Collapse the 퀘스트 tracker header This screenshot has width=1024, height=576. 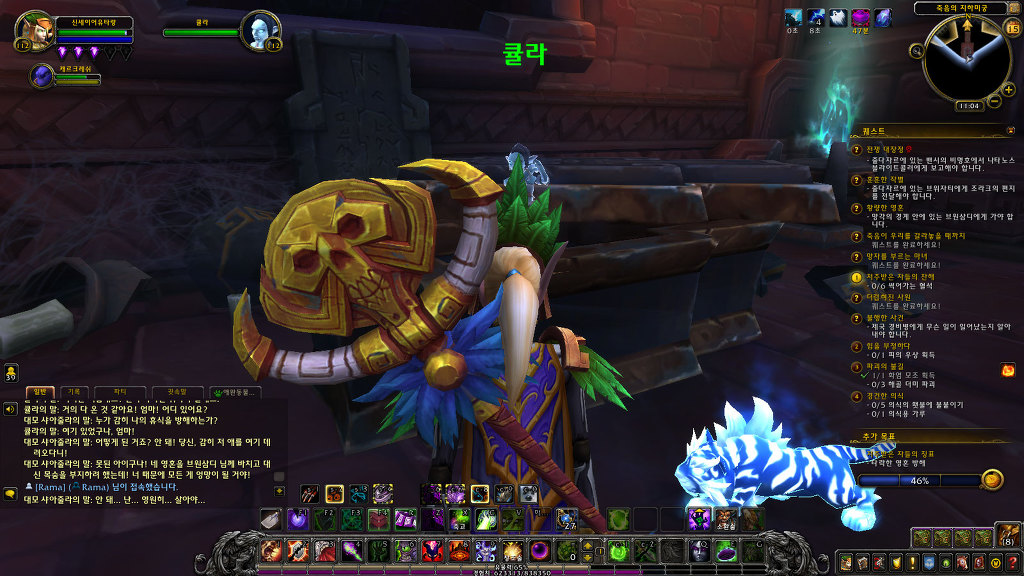[1009, 131]
